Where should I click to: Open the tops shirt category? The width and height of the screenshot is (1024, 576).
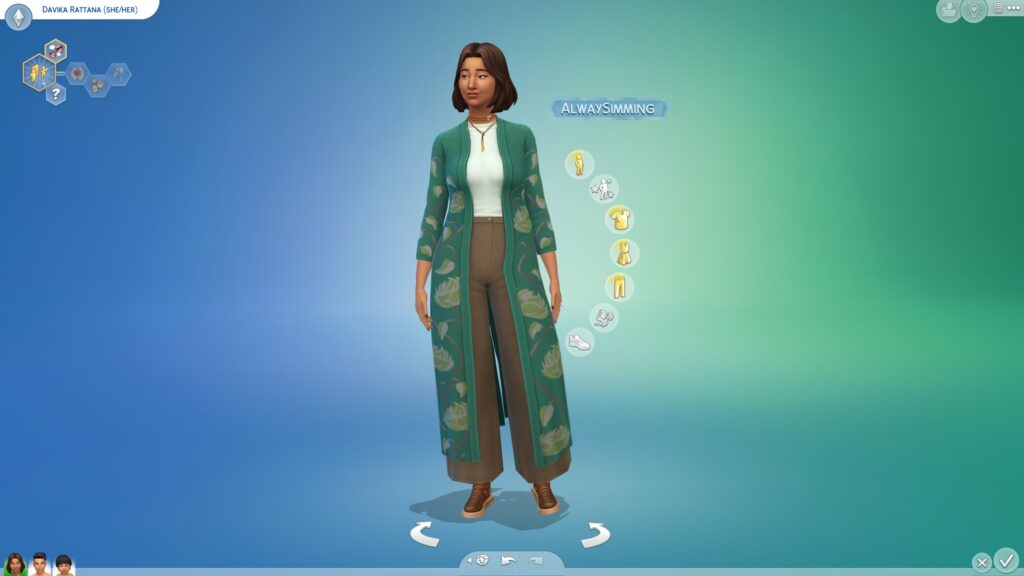[x=619, y=219]
